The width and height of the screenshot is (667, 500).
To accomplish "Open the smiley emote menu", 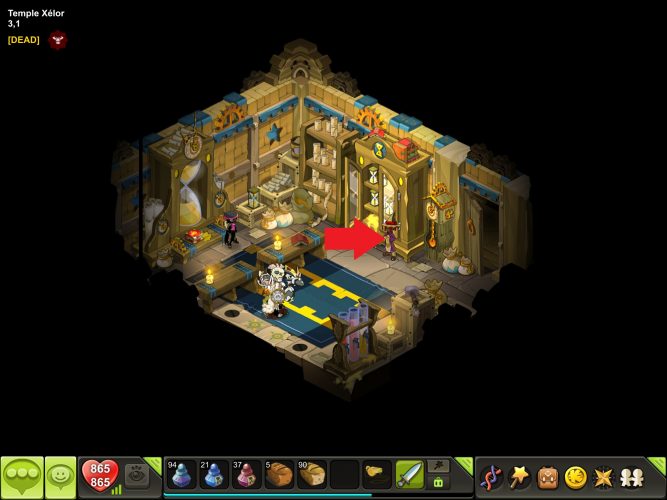I will 60,476.
